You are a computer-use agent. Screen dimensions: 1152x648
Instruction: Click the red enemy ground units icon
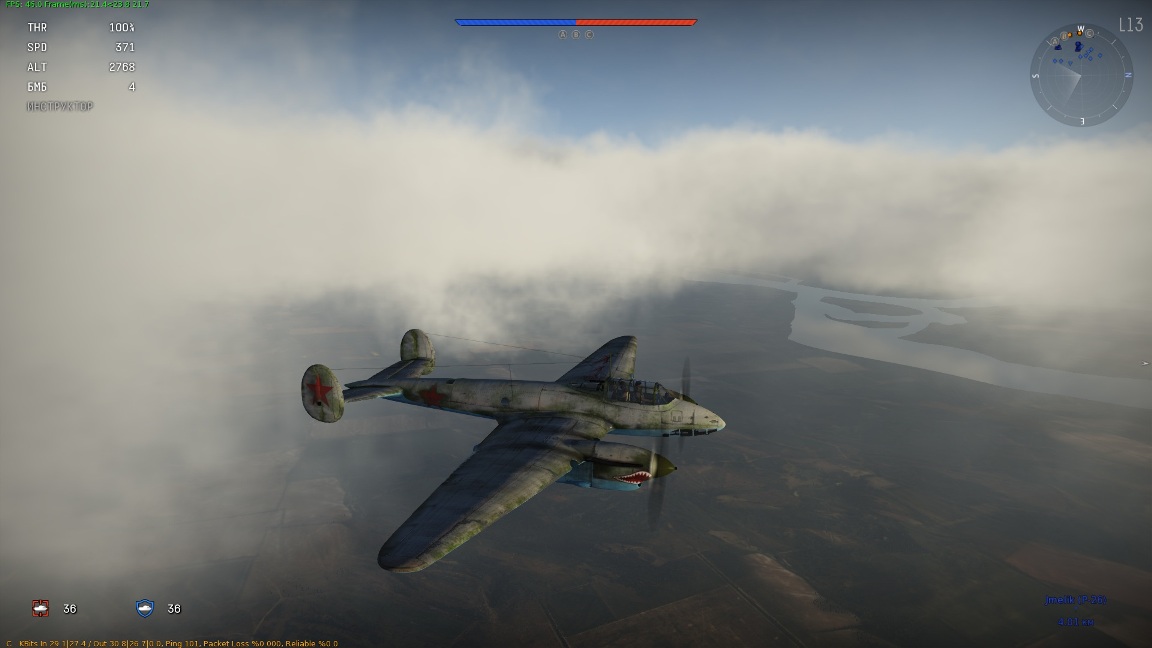(x=40, y=608)
